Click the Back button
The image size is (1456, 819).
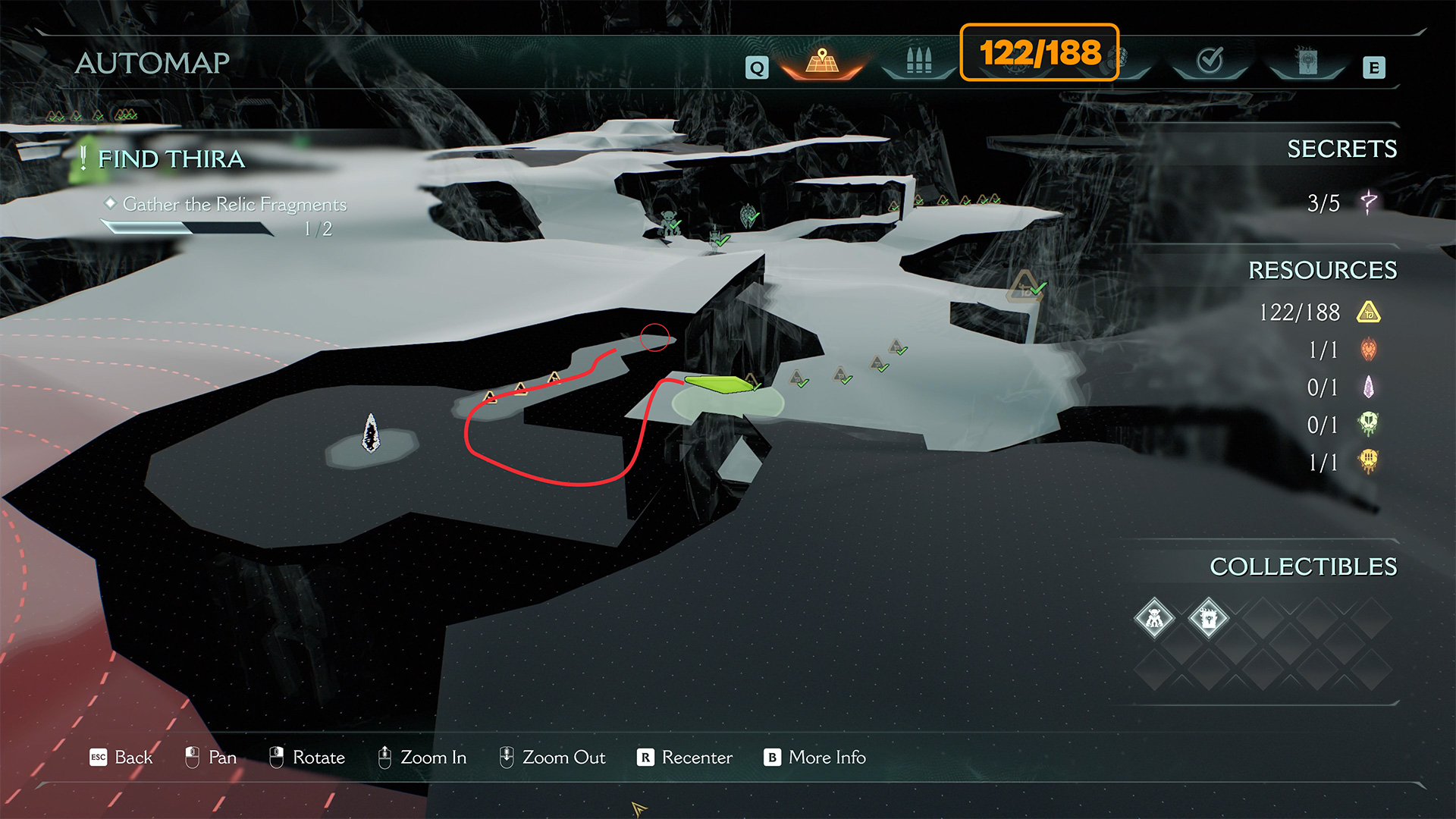point(121,758)
